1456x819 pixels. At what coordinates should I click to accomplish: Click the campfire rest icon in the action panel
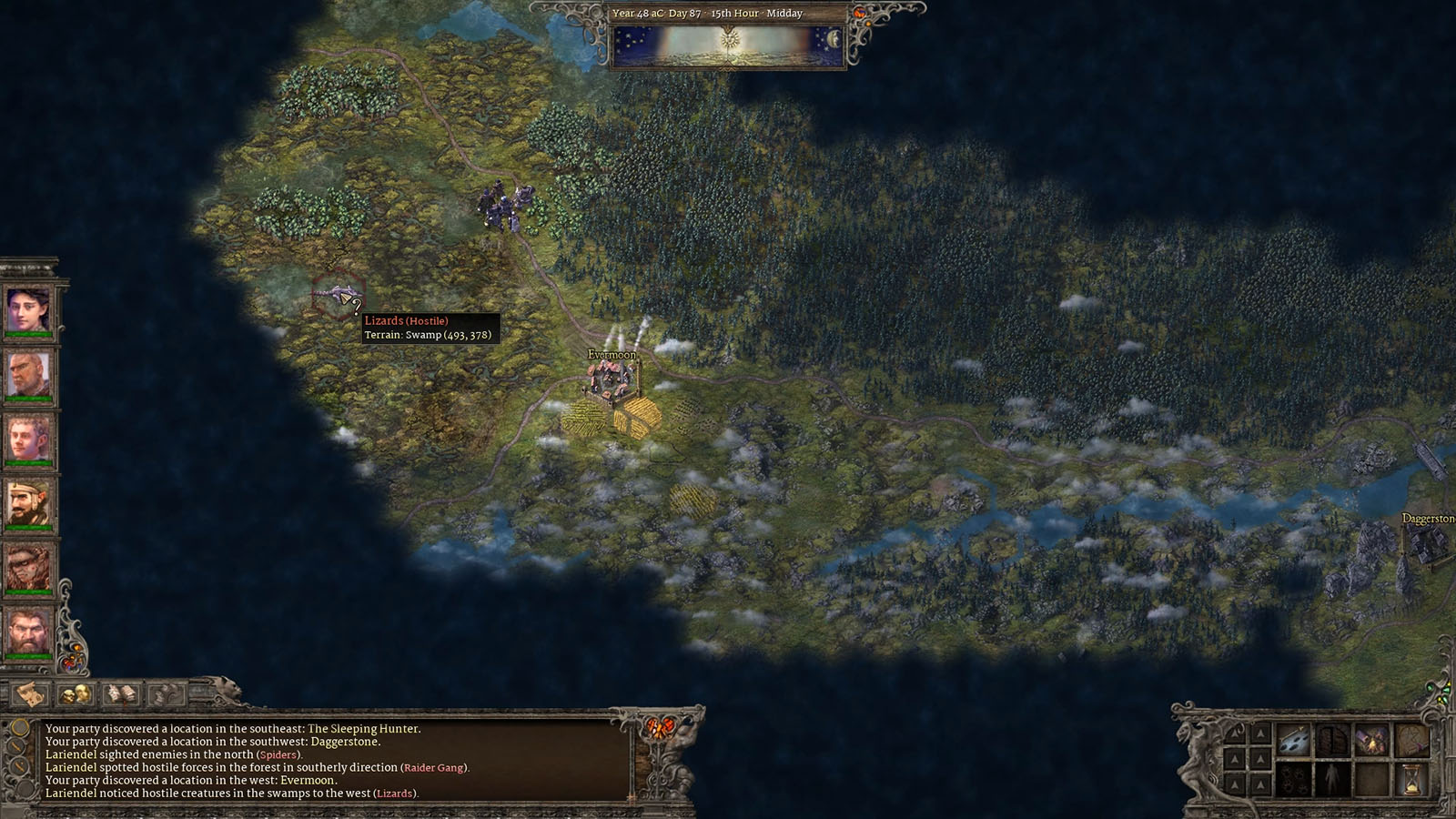(x=1371, y=739)
